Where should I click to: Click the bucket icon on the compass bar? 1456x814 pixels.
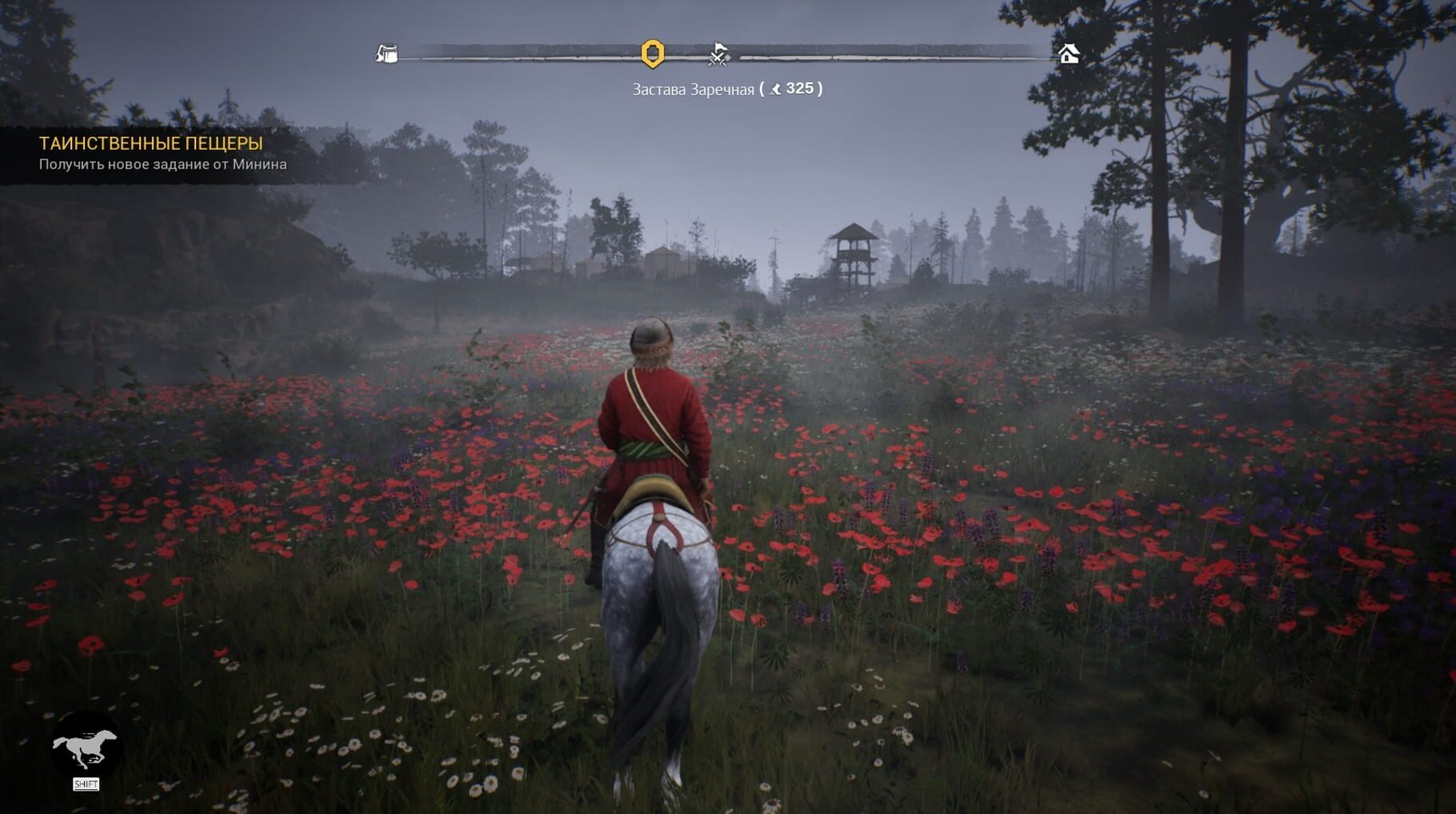[x=387, y=54]
